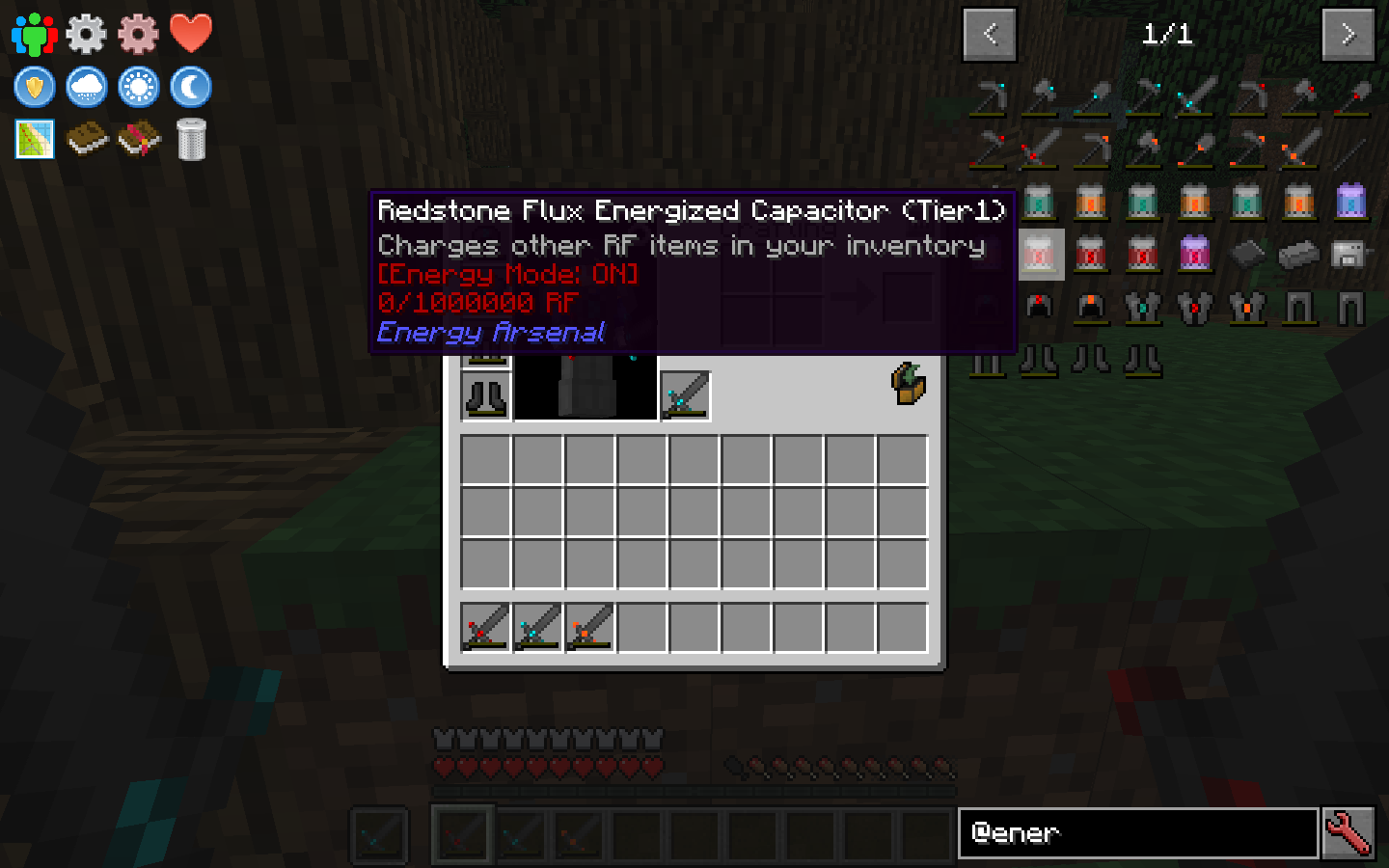Screen dimensions: 1389x868
Task: Click the golden shield protection icon
Action: [34, 86]
